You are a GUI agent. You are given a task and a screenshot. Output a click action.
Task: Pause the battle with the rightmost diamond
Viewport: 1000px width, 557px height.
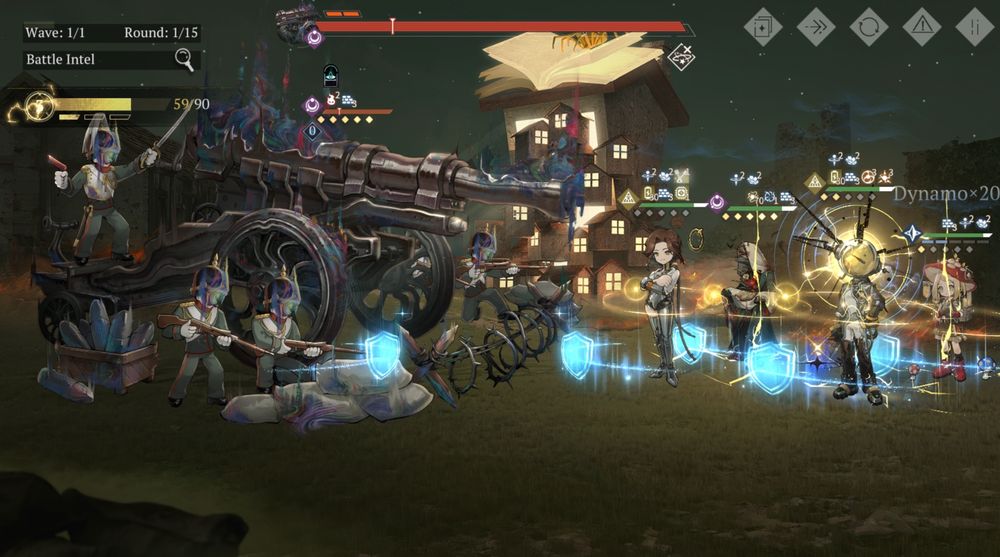975,27
